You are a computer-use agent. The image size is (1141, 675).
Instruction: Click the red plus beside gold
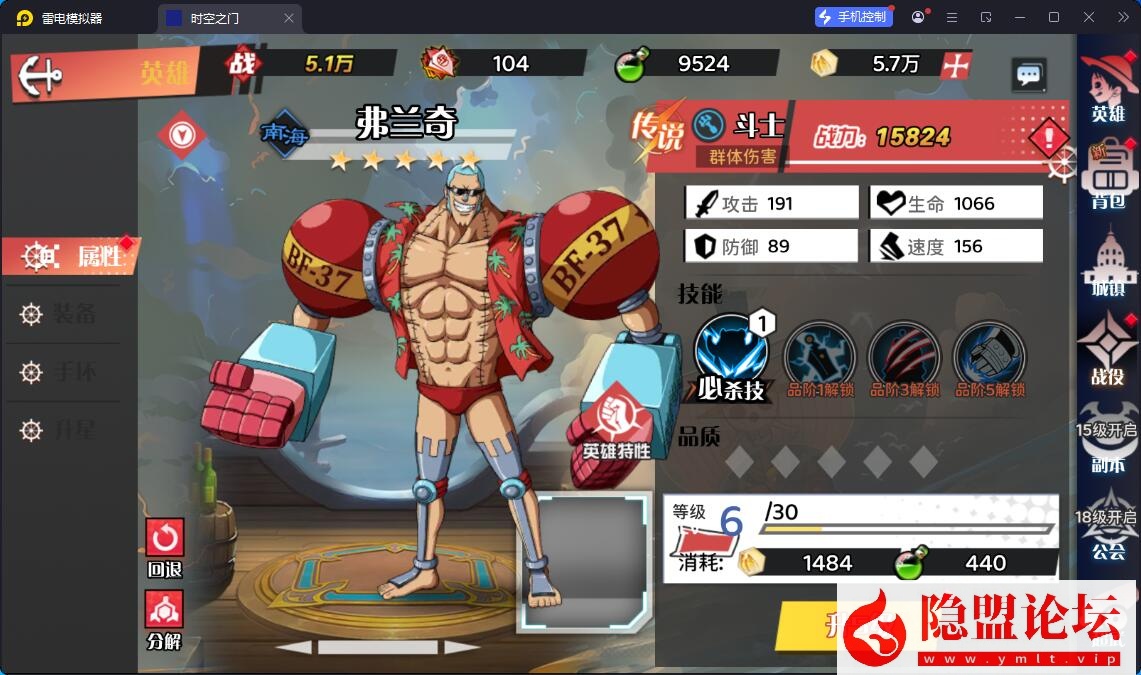(957, 64)
